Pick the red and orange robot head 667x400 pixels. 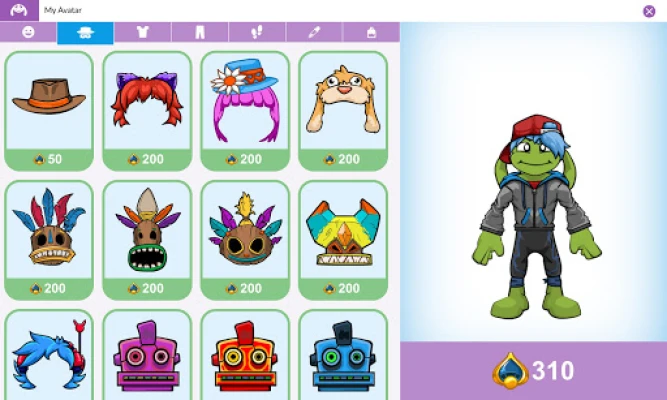tap(245, 356)
